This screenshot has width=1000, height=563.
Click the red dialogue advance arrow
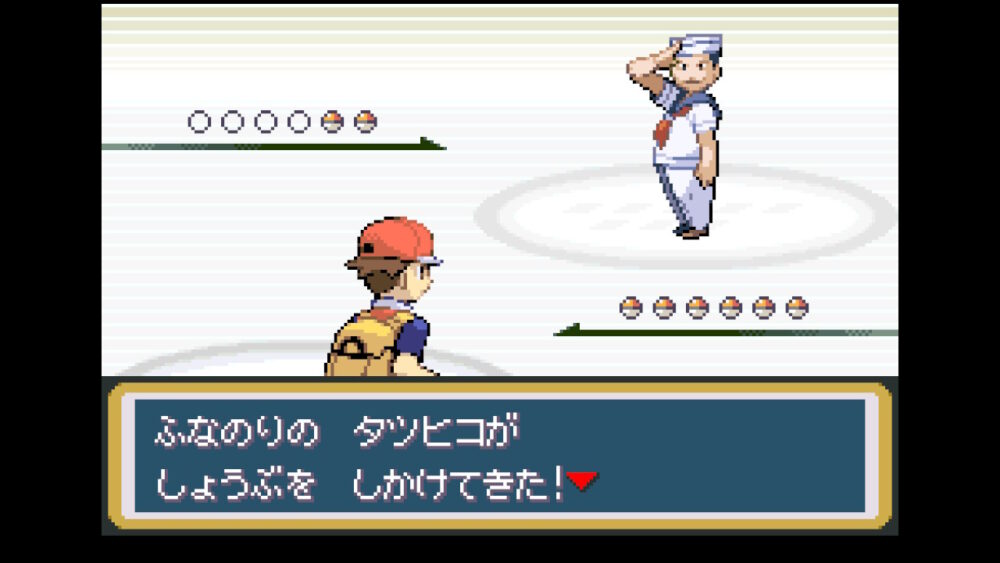pos(582,482)
